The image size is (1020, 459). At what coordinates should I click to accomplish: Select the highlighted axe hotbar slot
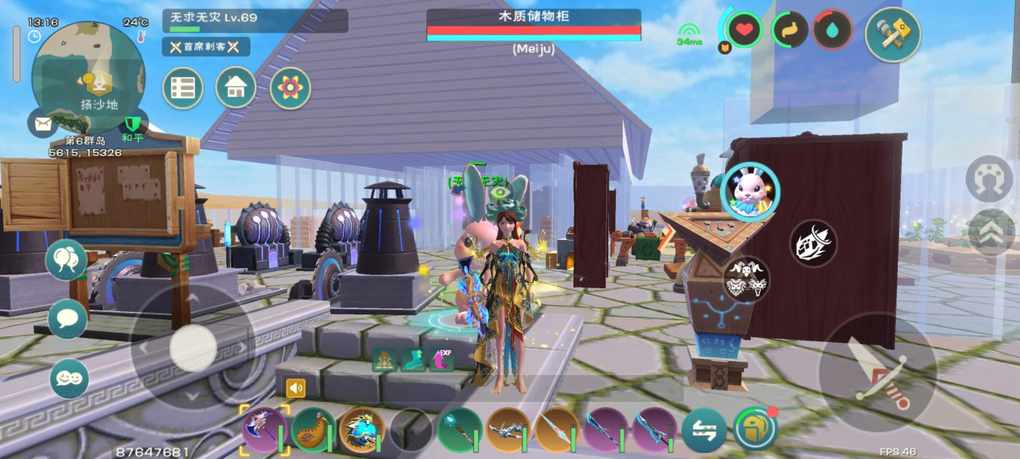265,430
